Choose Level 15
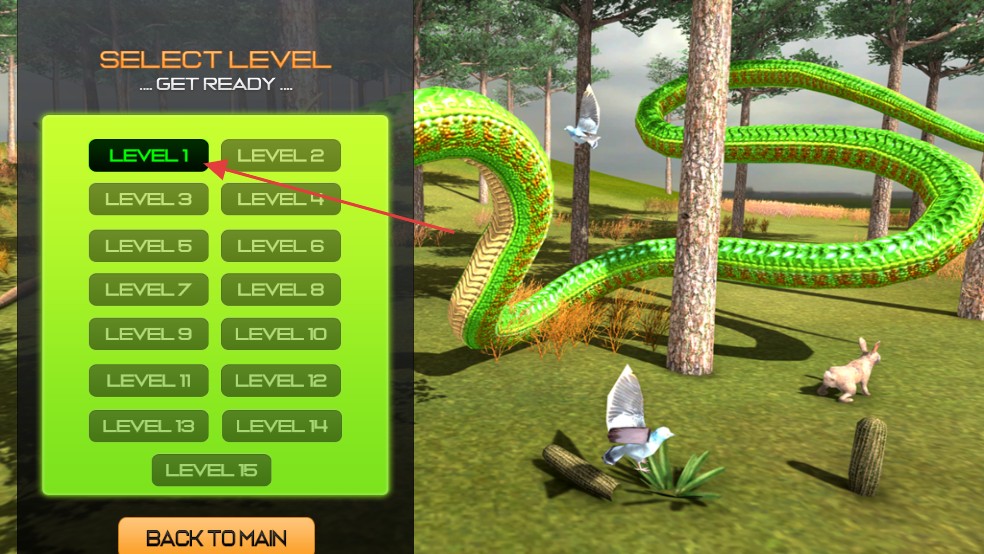 click(211, 470)
